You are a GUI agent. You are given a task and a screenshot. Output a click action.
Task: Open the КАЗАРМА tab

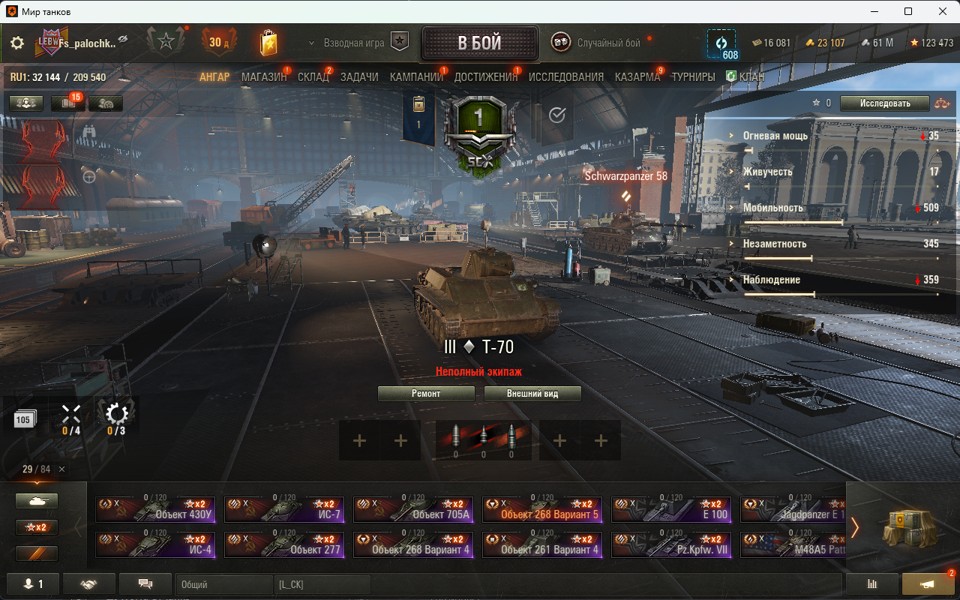[x=637, y=77]
